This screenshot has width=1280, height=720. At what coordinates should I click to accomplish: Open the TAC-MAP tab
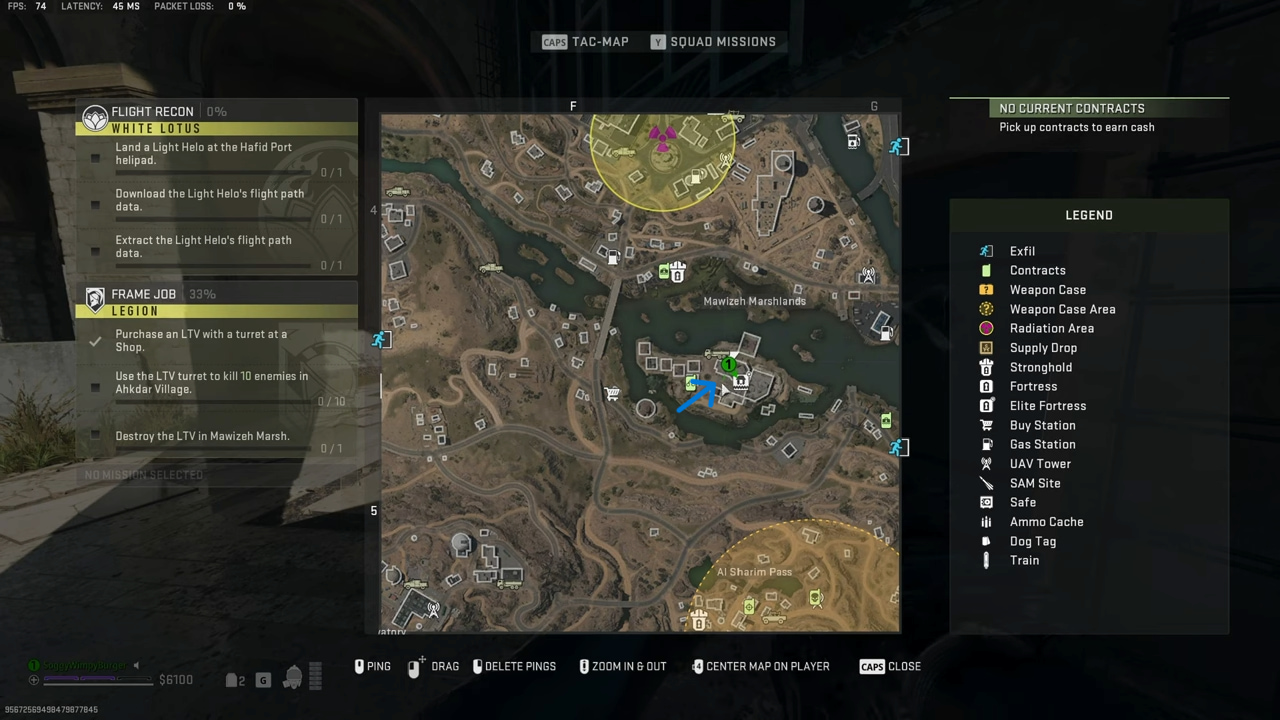click(585, 41)
